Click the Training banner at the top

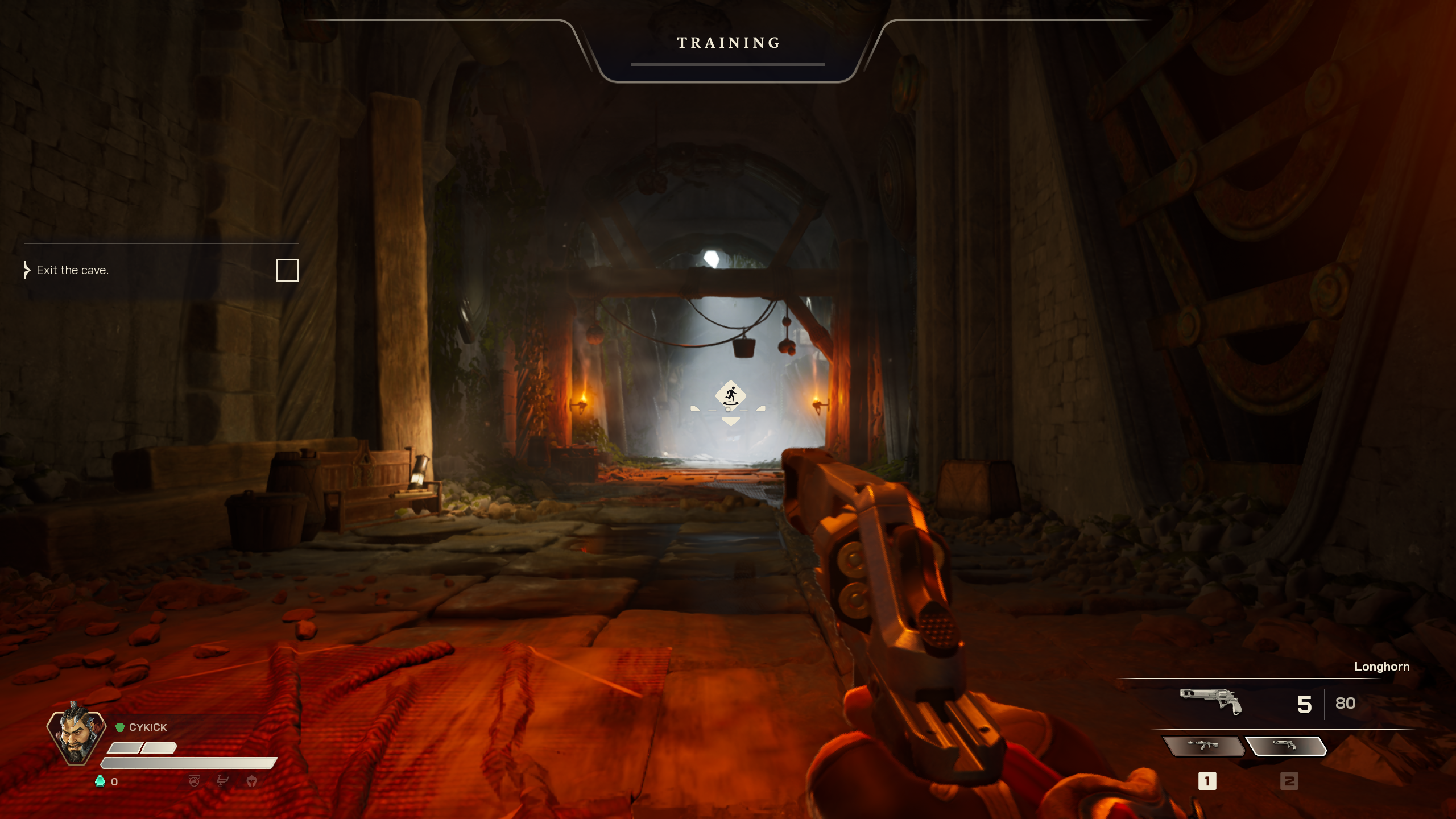pyautogui.click(x=728, y=43)
